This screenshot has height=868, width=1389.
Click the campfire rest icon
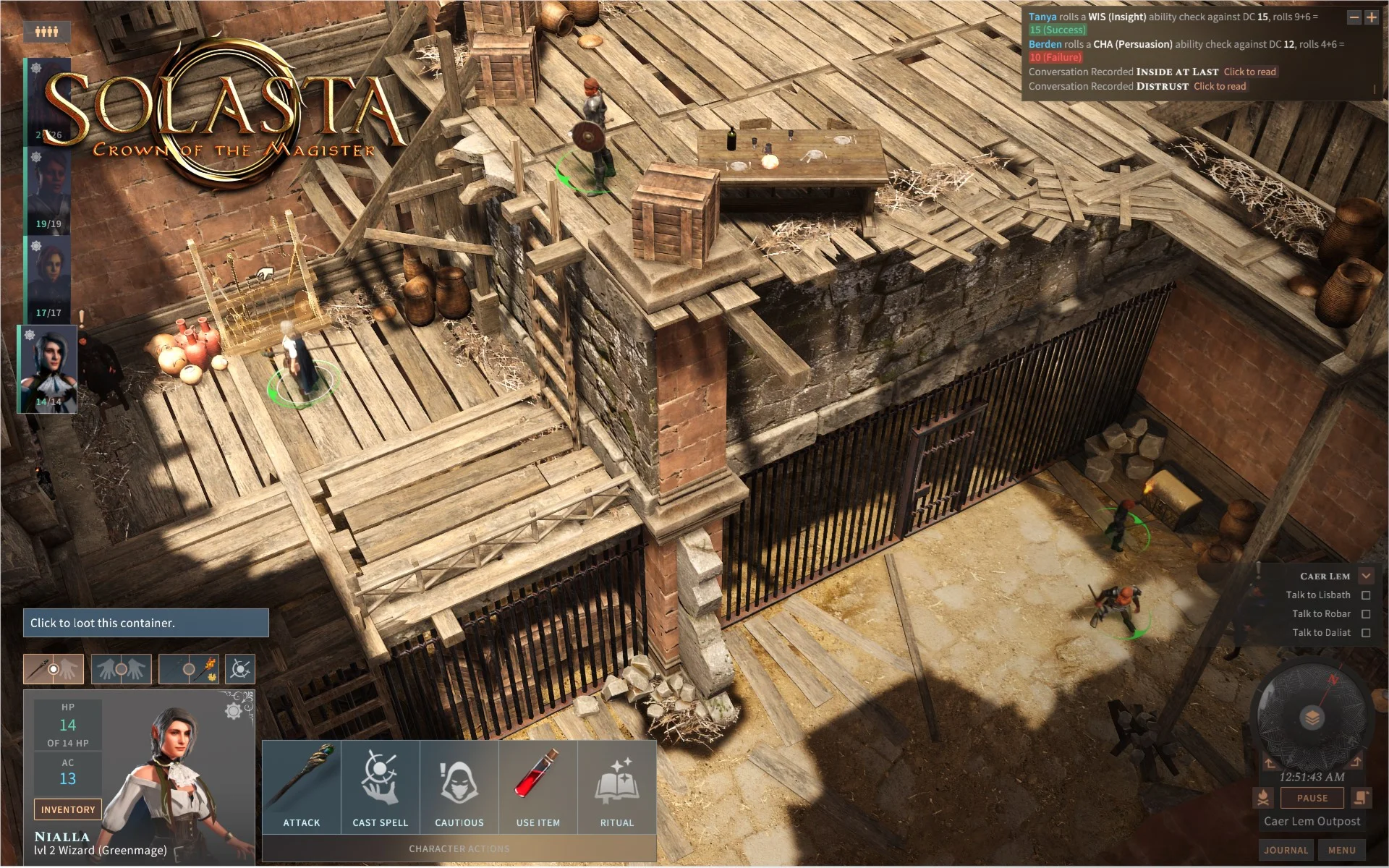click(1263, 798)
